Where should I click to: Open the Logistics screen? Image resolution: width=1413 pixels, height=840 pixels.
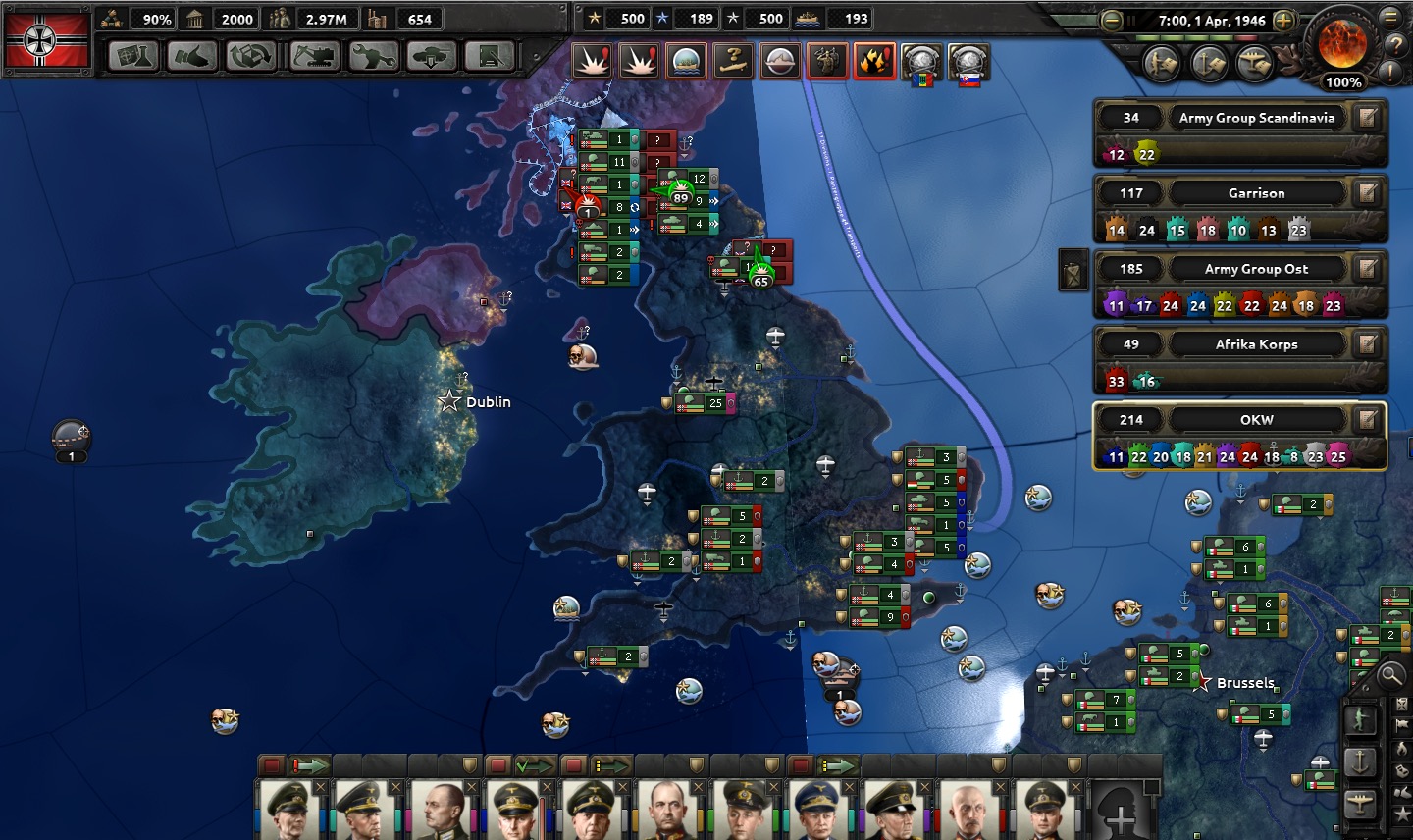coord(490,57)
